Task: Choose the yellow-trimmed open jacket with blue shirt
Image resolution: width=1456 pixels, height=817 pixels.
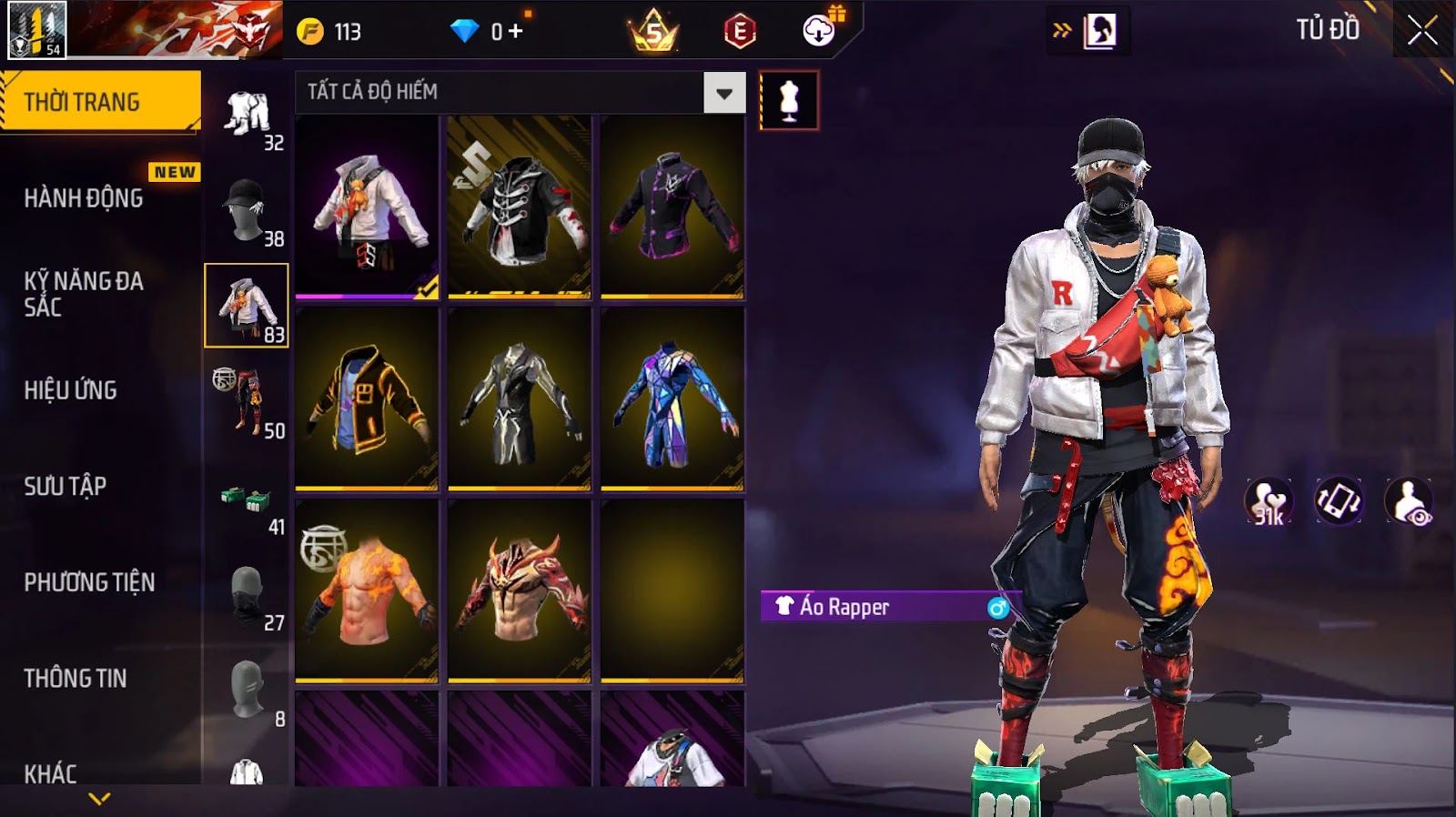Action: 367,398
